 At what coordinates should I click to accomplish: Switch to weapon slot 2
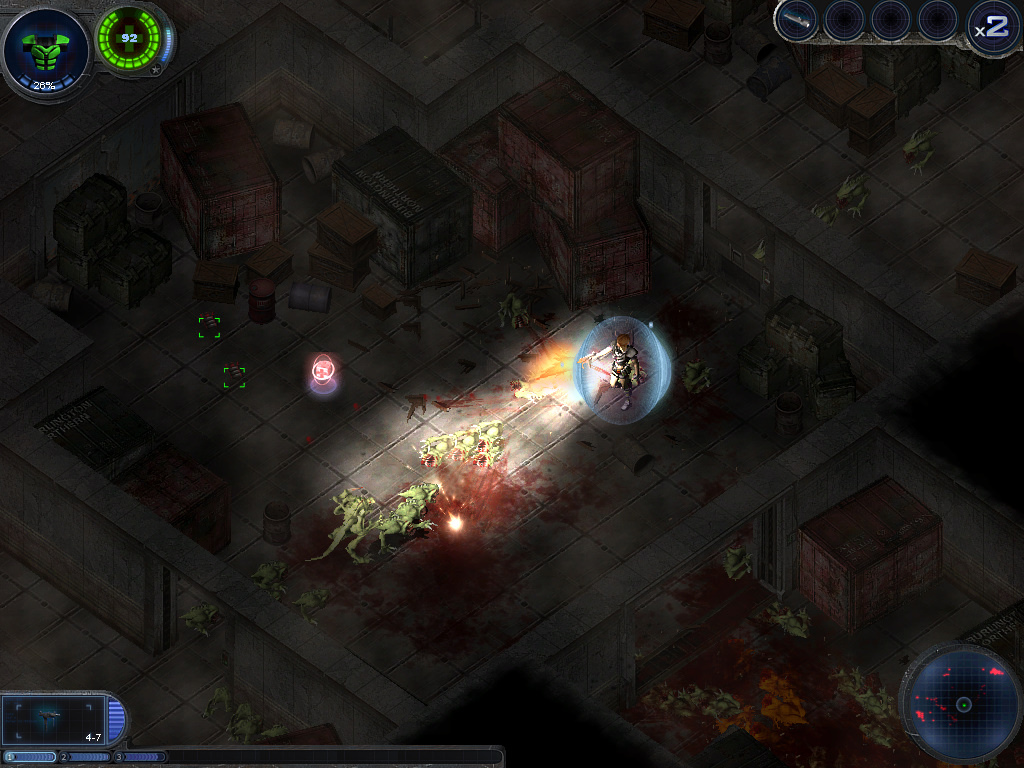pos(86,757)
